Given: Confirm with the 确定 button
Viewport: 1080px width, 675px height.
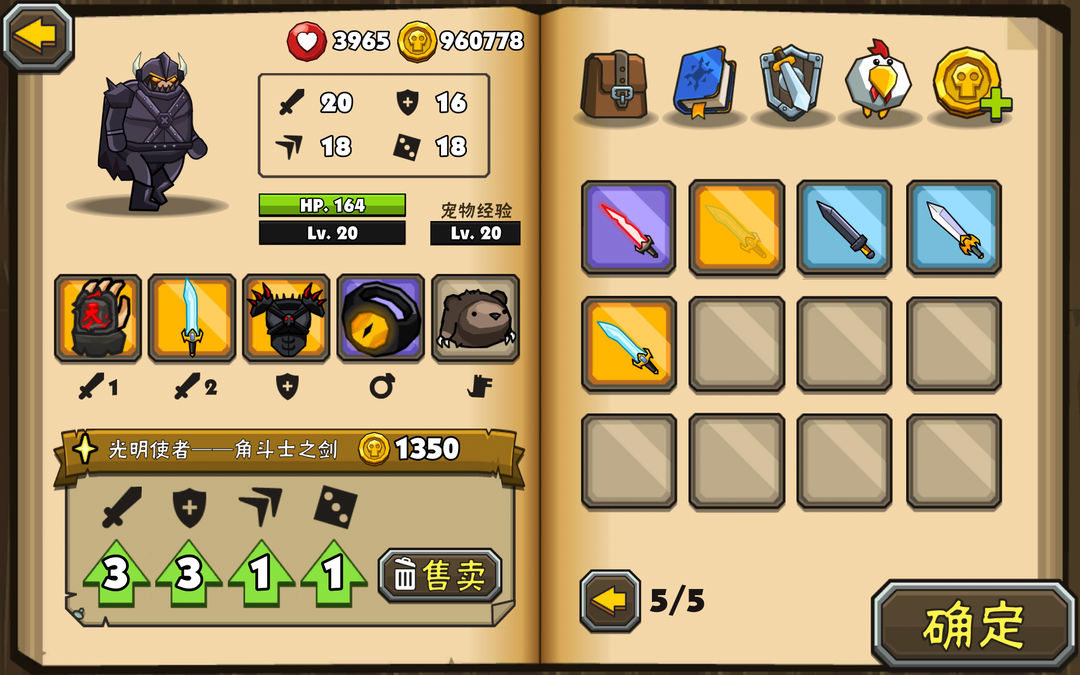Looking at the screenshot, I should 973,625.
